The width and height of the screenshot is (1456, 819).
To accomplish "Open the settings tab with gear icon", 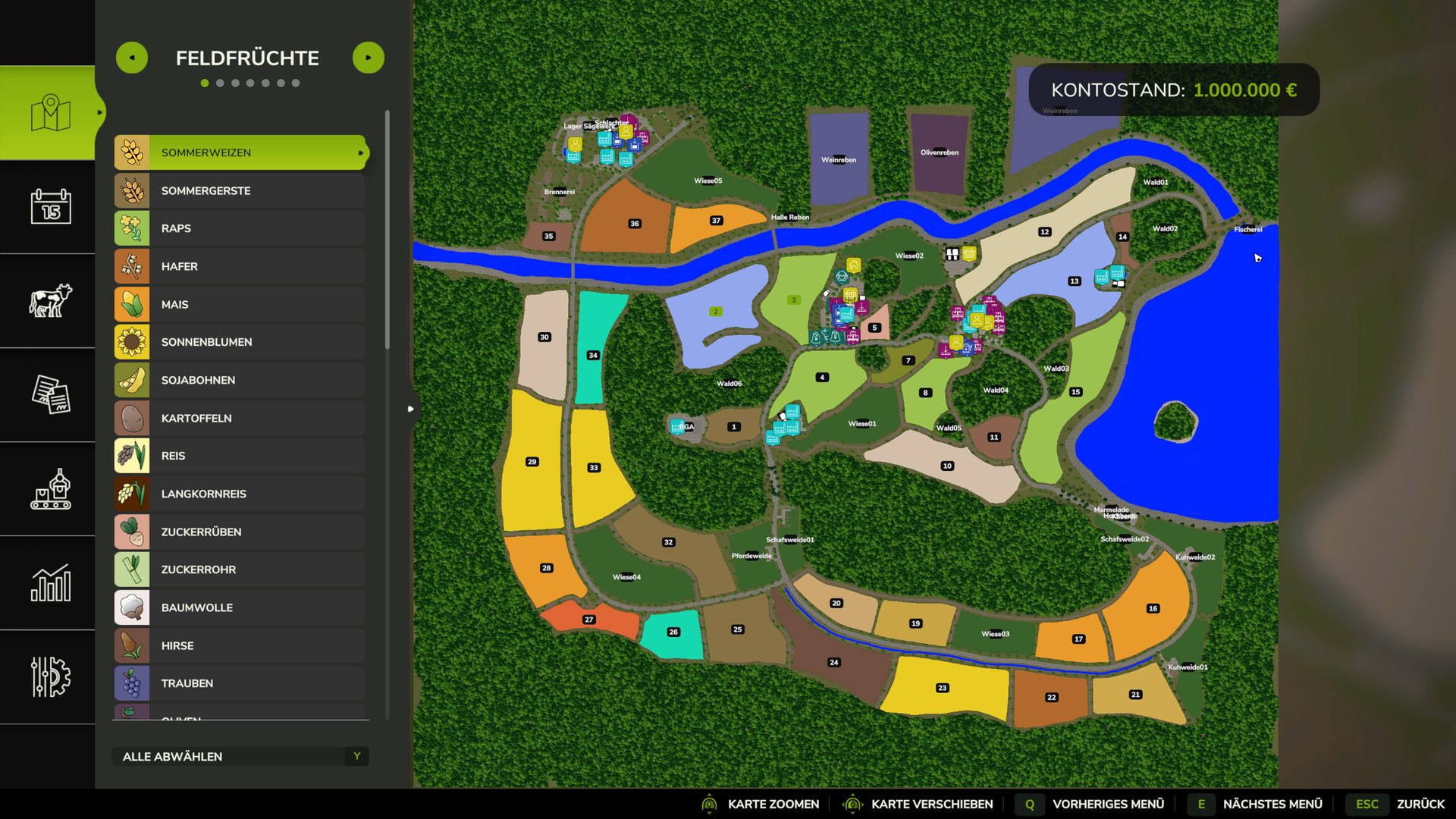I will point(50,676).
